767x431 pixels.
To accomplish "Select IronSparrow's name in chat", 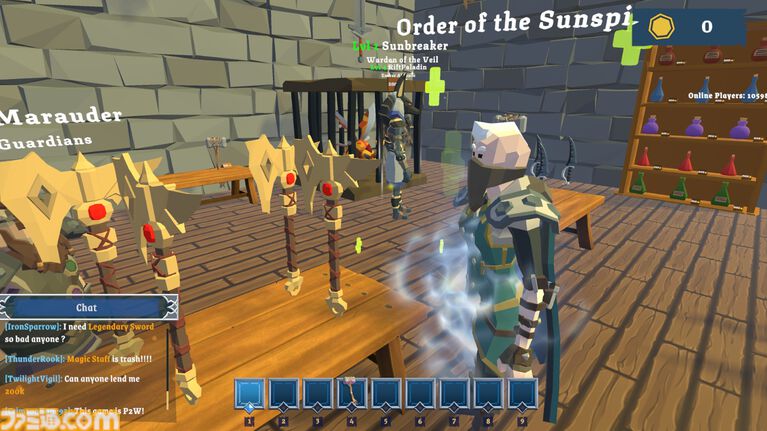I will point(33,327).
